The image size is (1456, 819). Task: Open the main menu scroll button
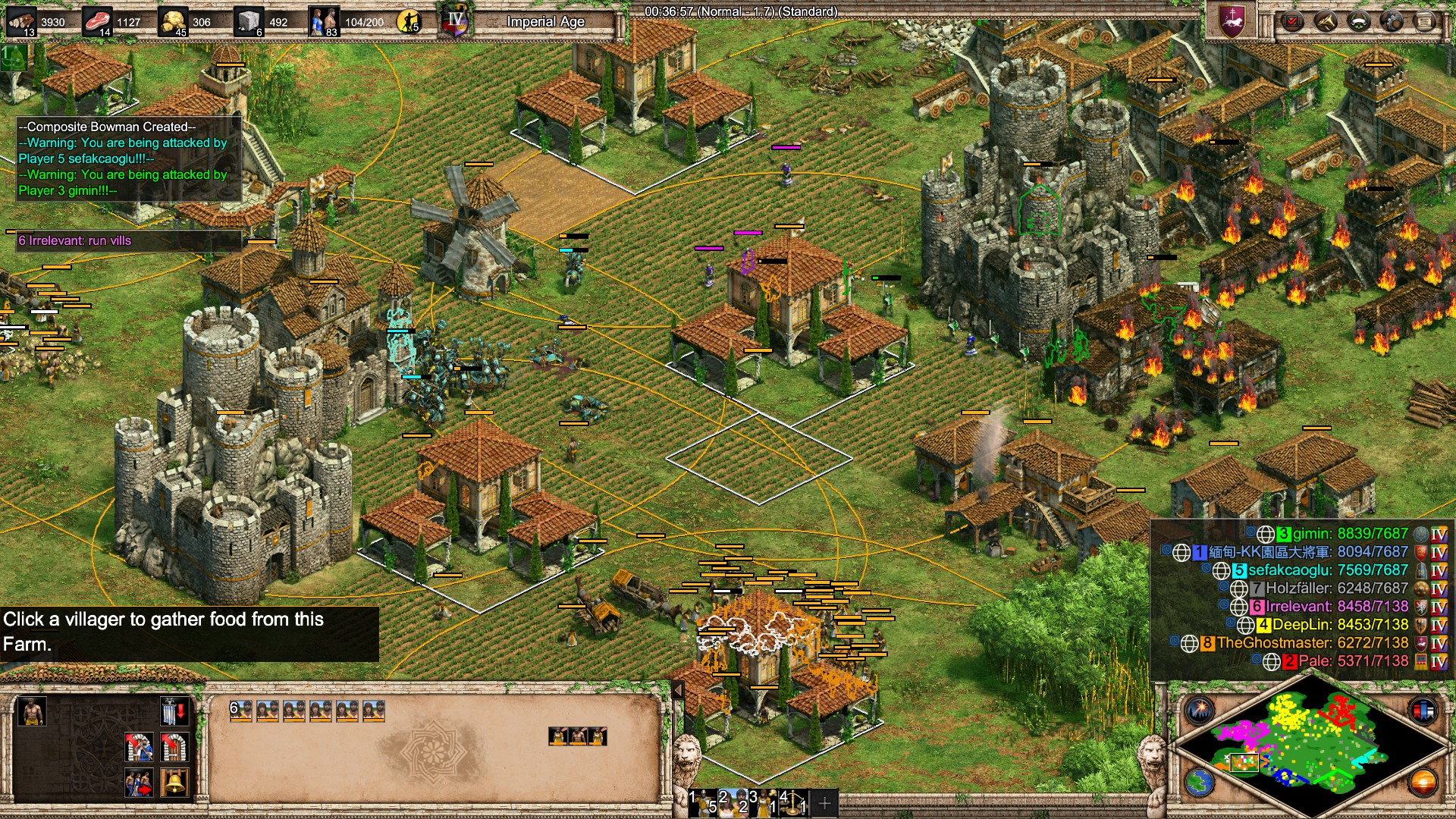(x=1424, y=21)
